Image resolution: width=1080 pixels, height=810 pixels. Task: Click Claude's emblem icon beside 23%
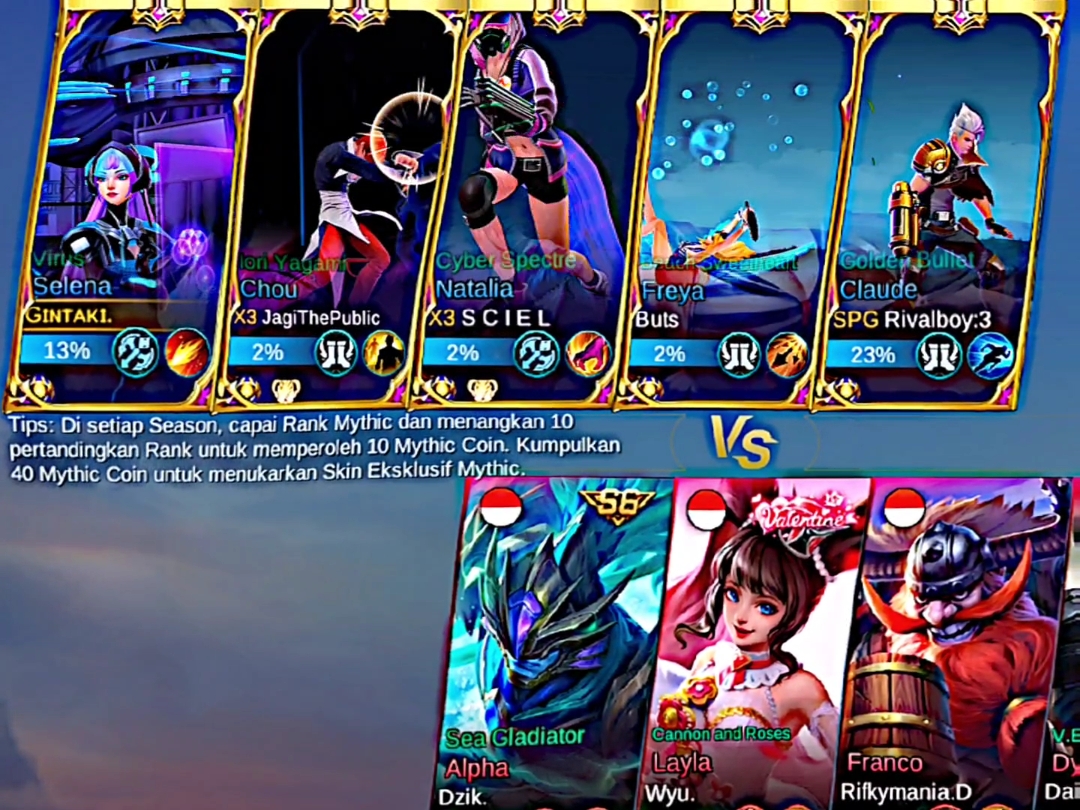pyautogui.click(x=939, y=356)
